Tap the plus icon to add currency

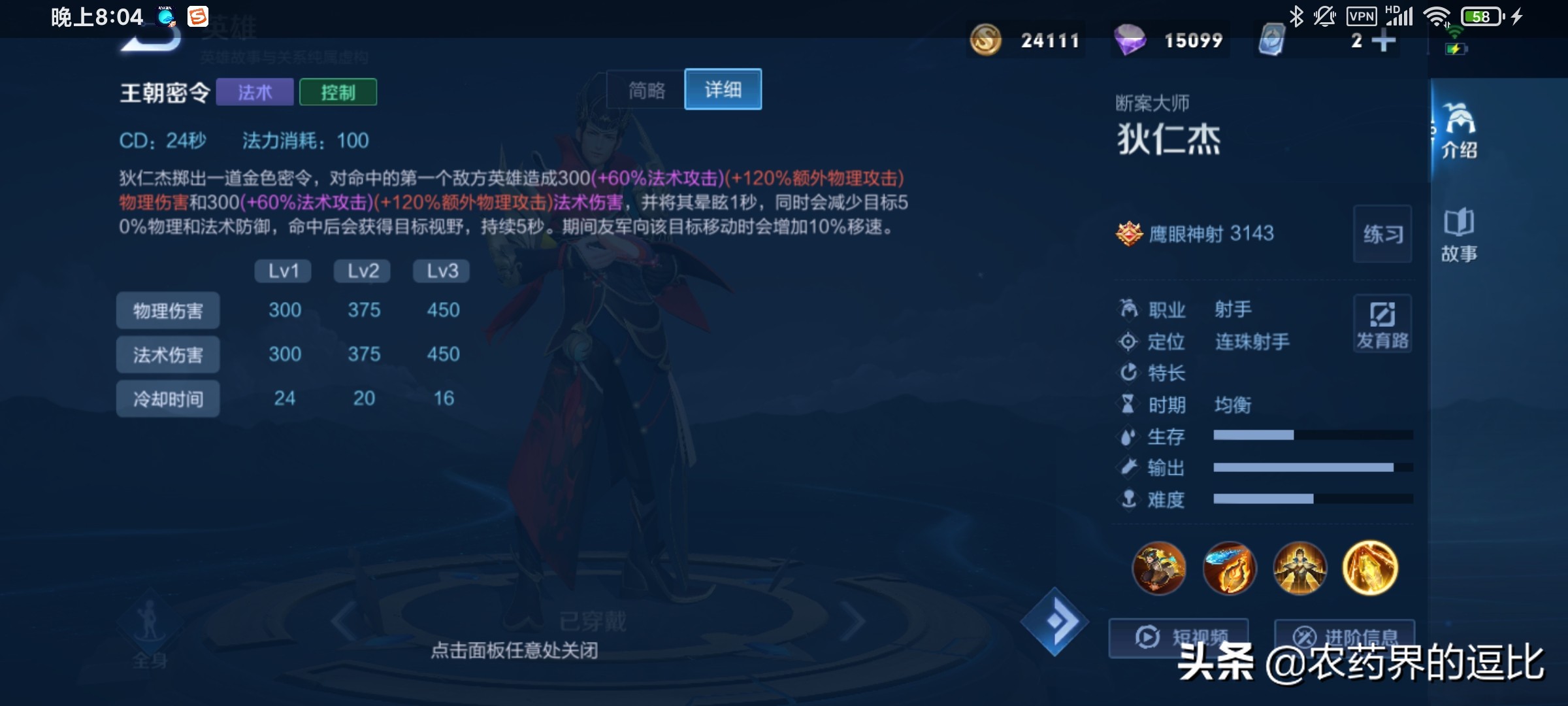coord(1383,41)
